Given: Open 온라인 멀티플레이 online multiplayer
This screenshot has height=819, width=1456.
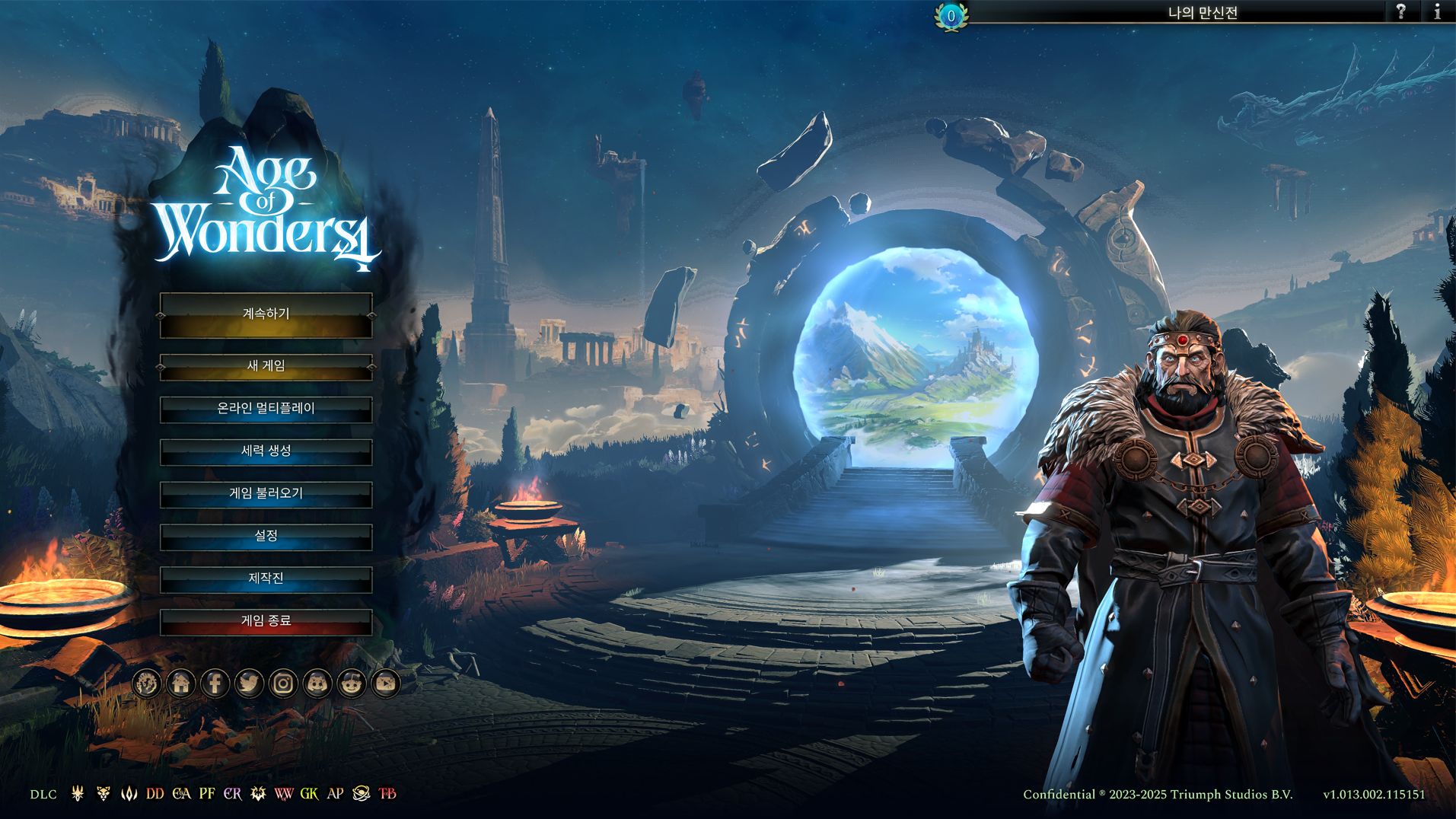Looking at the screenshot, I should [266, 409].
